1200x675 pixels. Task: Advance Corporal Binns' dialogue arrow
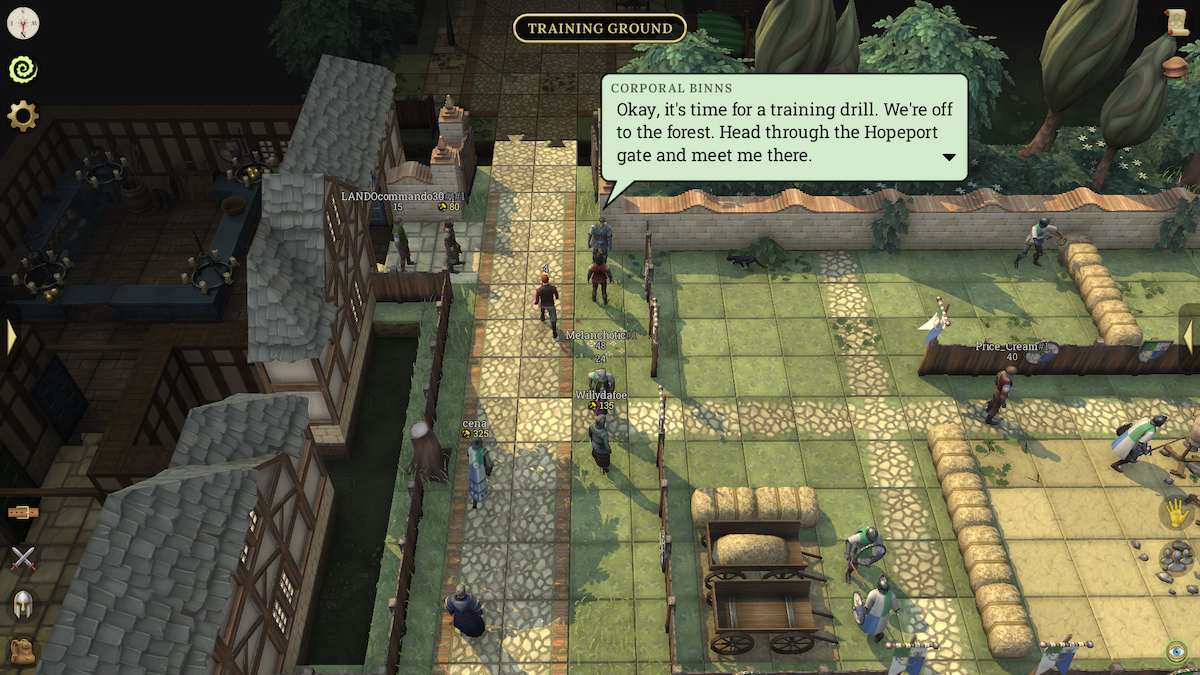tap(948, 157)
